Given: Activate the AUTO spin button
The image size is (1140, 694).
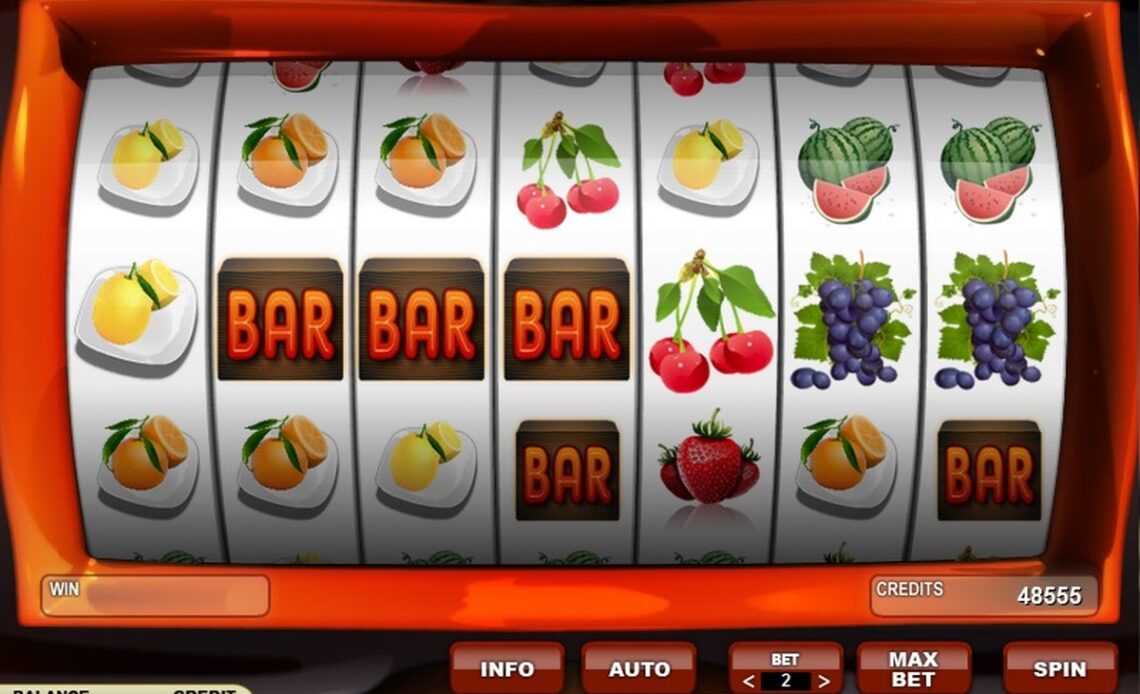Looking at the screenshot, I should coord(639,669).
